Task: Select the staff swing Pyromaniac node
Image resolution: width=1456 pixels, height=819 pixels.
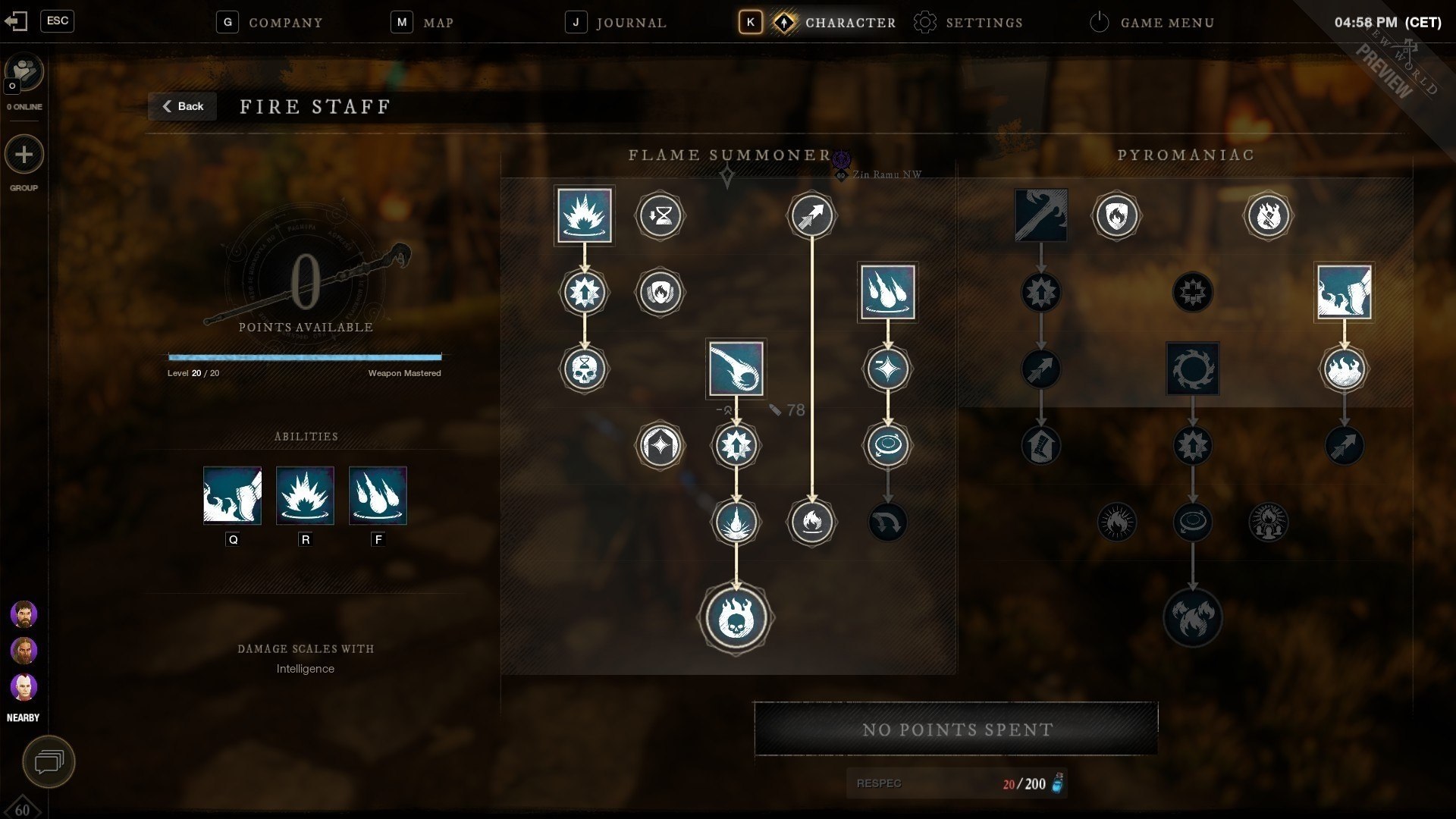Action: pyautogui.click(x=1040, y=215)
